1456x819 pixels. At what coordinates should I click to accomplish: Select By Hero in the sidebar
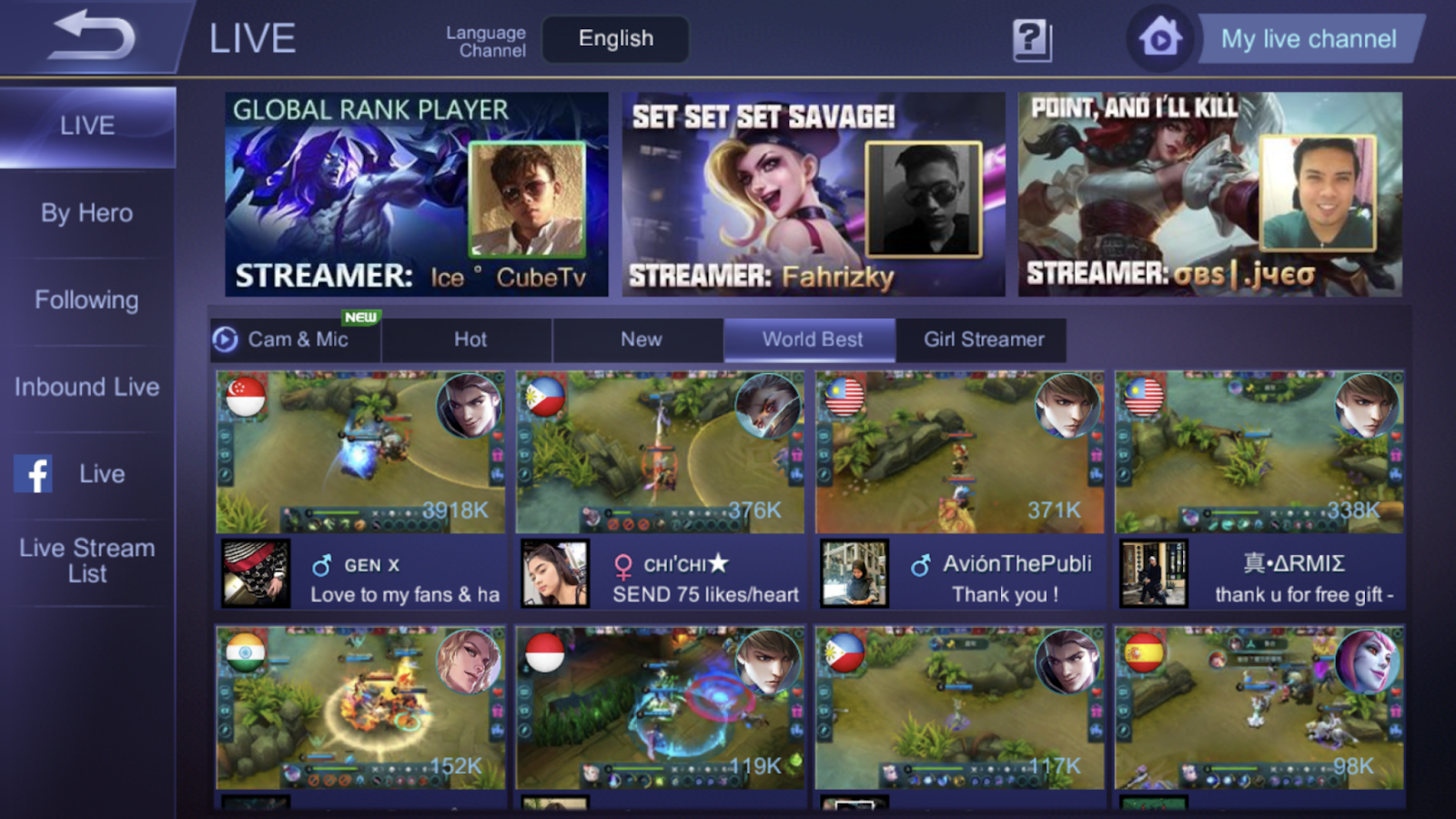pyautogui.click(x=86, y=212)
